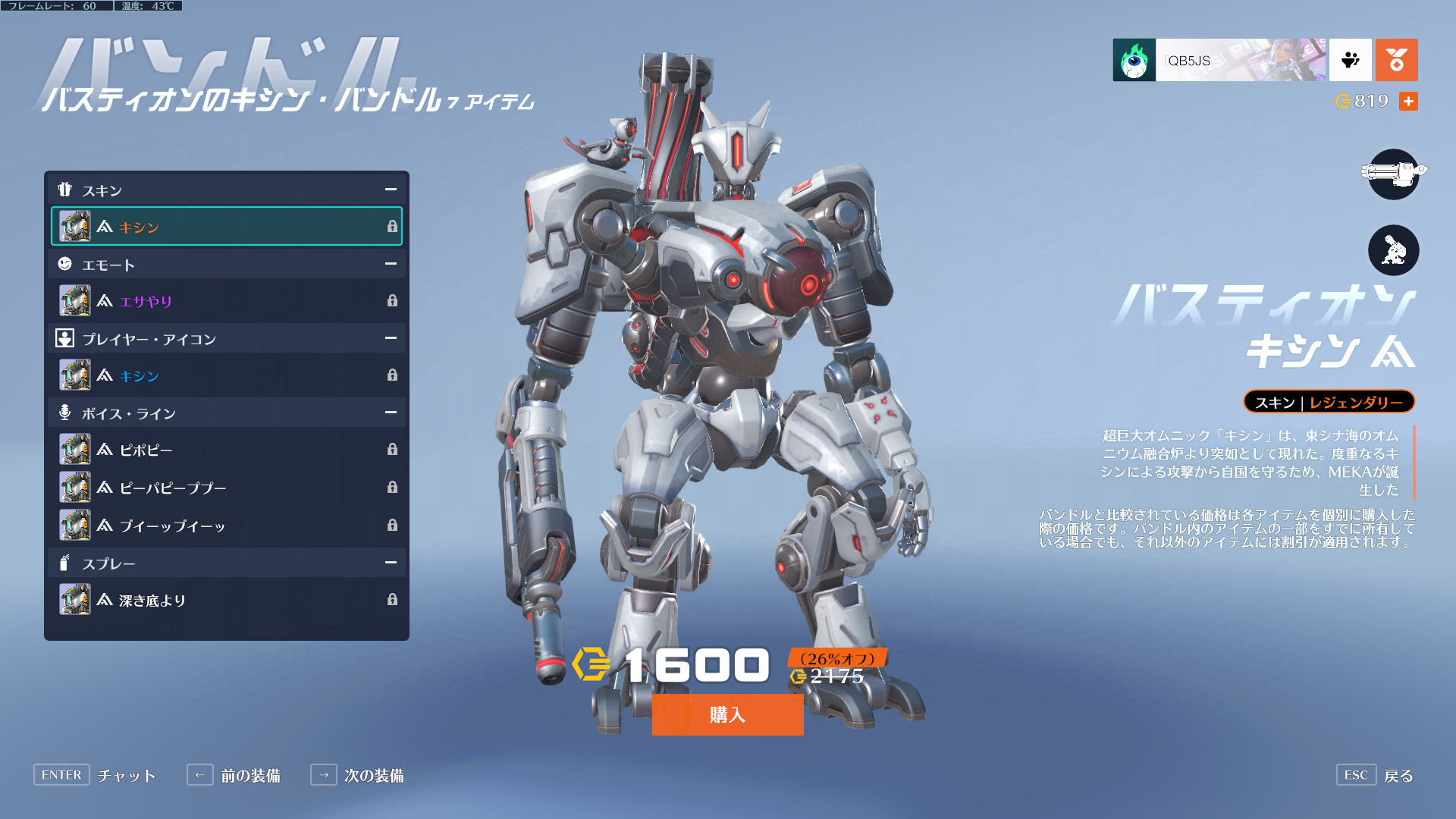Image resolution: width=1456 pixels, height=819 pixels.
Task: Select the キシン skin row
Action: tap(226, 227)
